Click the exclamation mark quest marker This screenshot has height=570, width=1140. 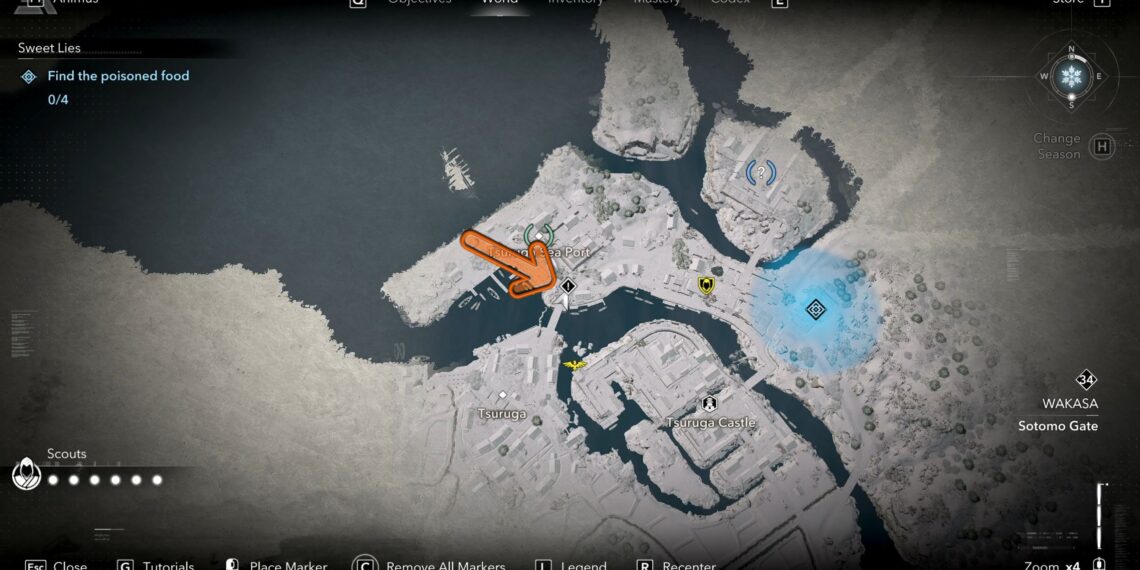click(567, 286)
